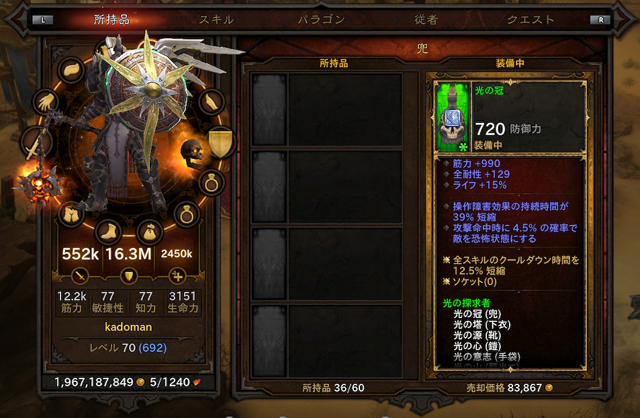Select the 従者 tab
640x418 pixels.
tap(426, 19)
